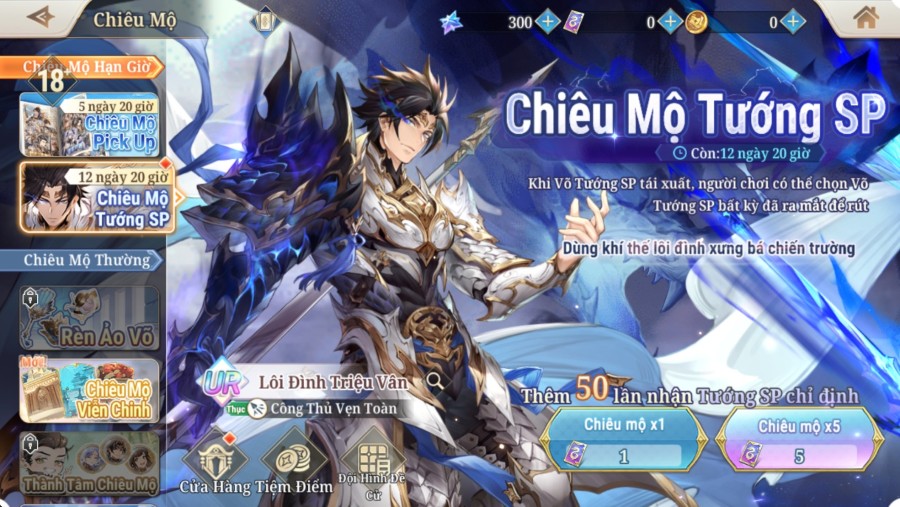Switch to the Chiêu Mộ Viễn Chinh banner

coord(90,390)
